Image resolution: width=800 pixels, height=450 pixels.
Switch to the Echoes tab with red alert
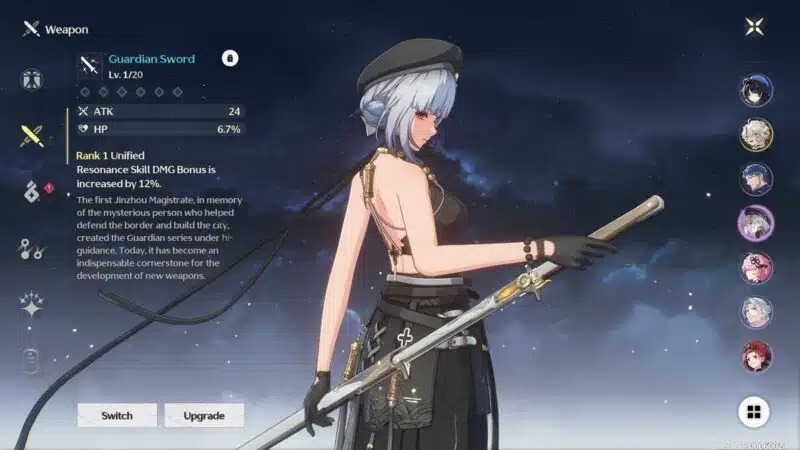point(31,192)
